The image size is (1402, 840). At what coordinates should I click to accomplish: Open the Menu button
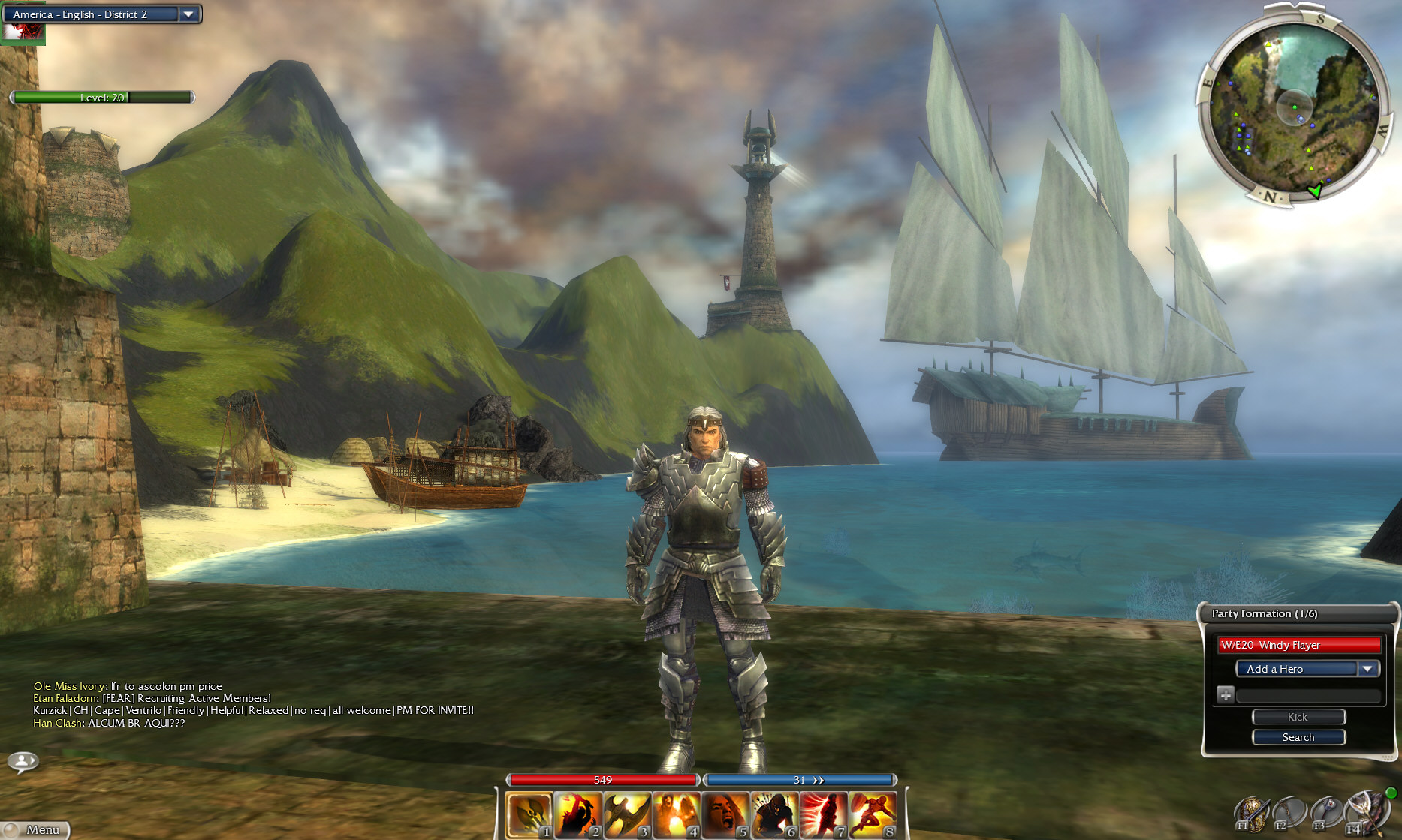pyautogui.click(x=37, y=829)
